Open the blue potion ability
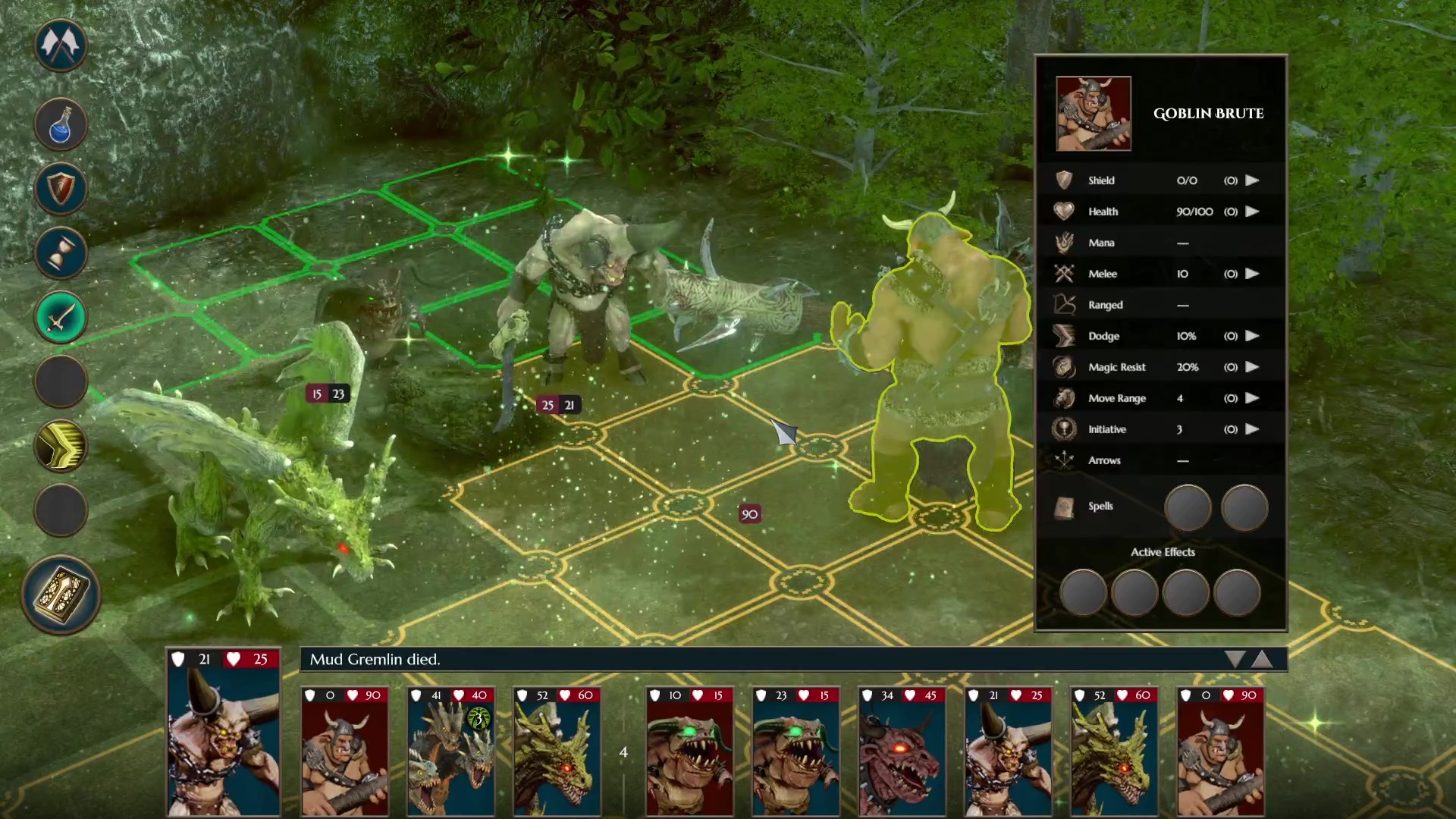 click(61, 124)
